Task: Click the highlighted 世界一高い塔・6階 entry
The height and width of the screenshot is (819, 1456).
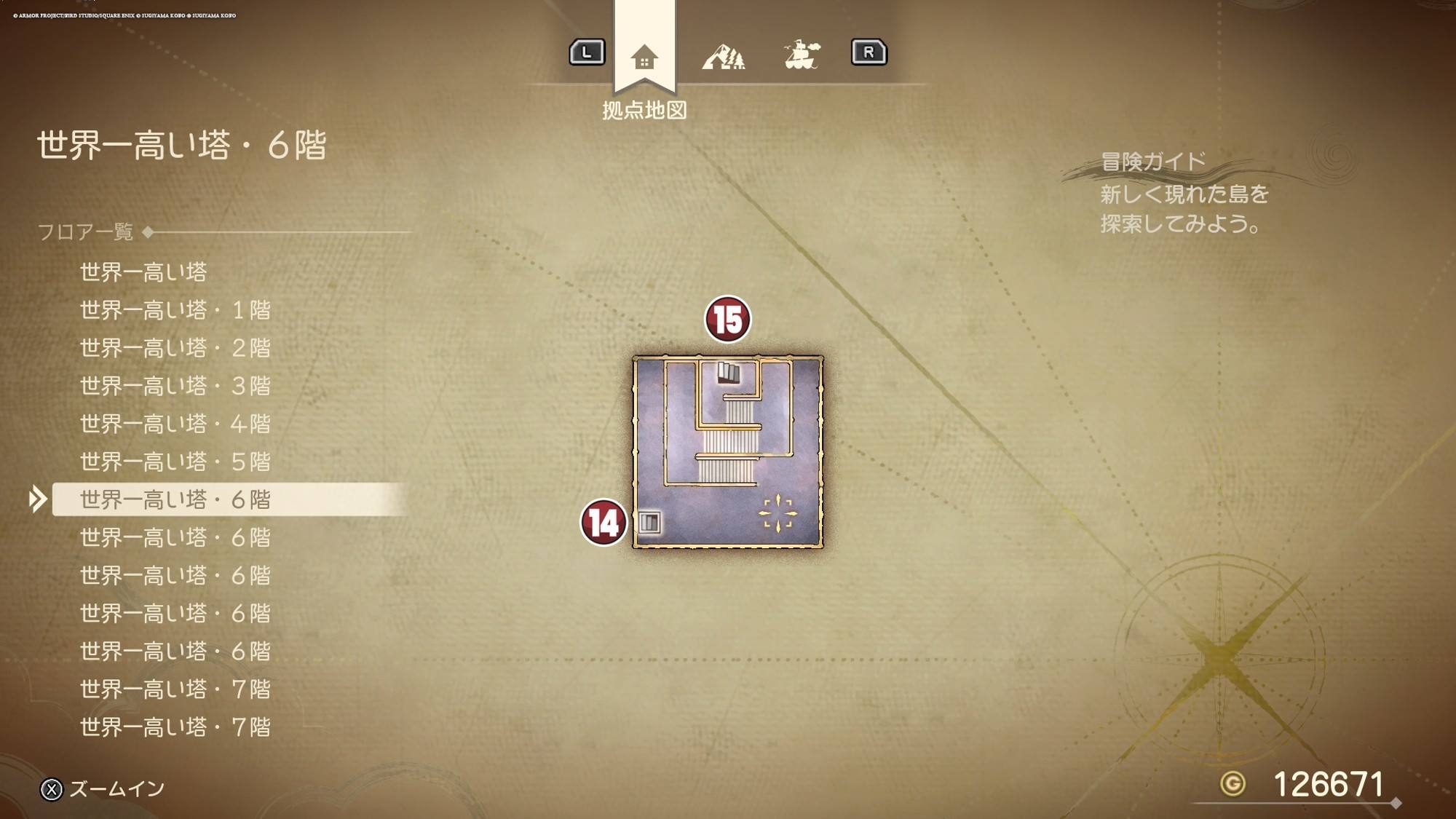Action: click(x=175, y=499)
